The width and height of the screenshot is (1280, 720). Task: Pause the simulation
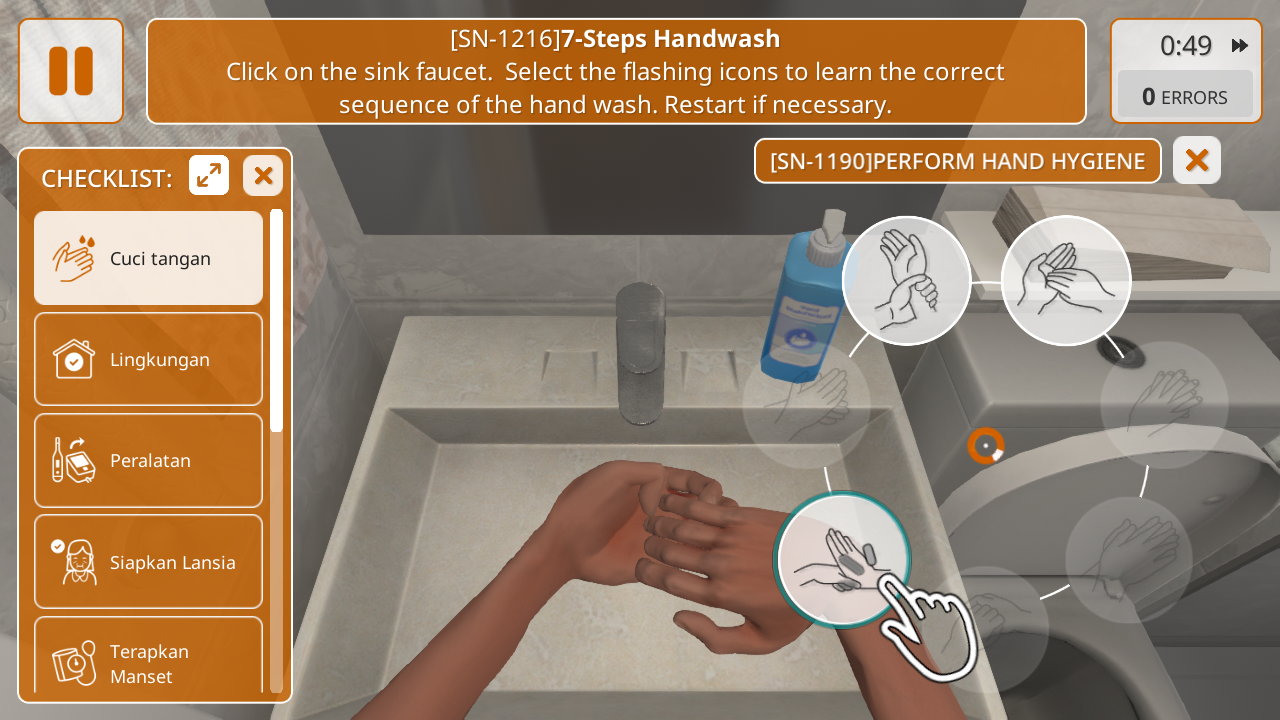point(71,71)
